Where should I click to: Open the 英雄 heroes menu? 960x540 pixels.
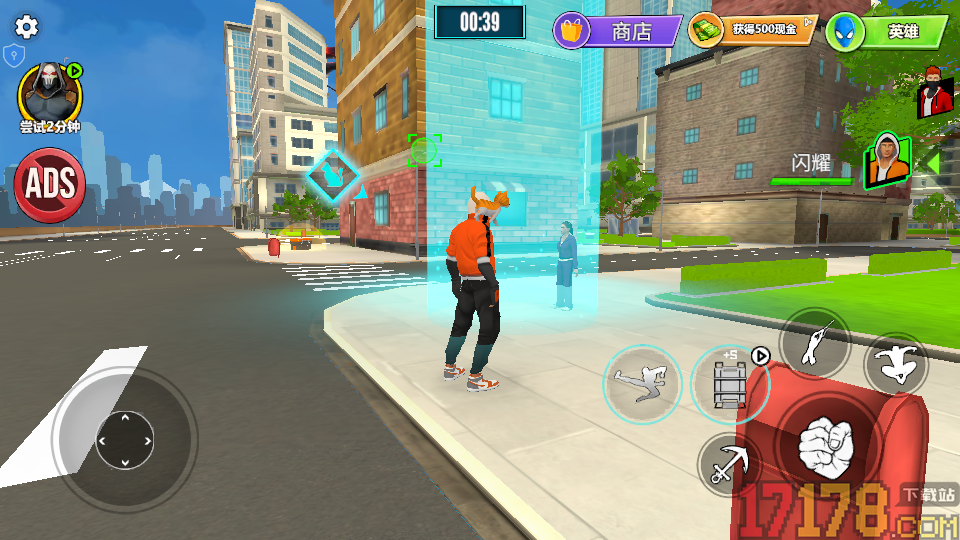(887, 32)
